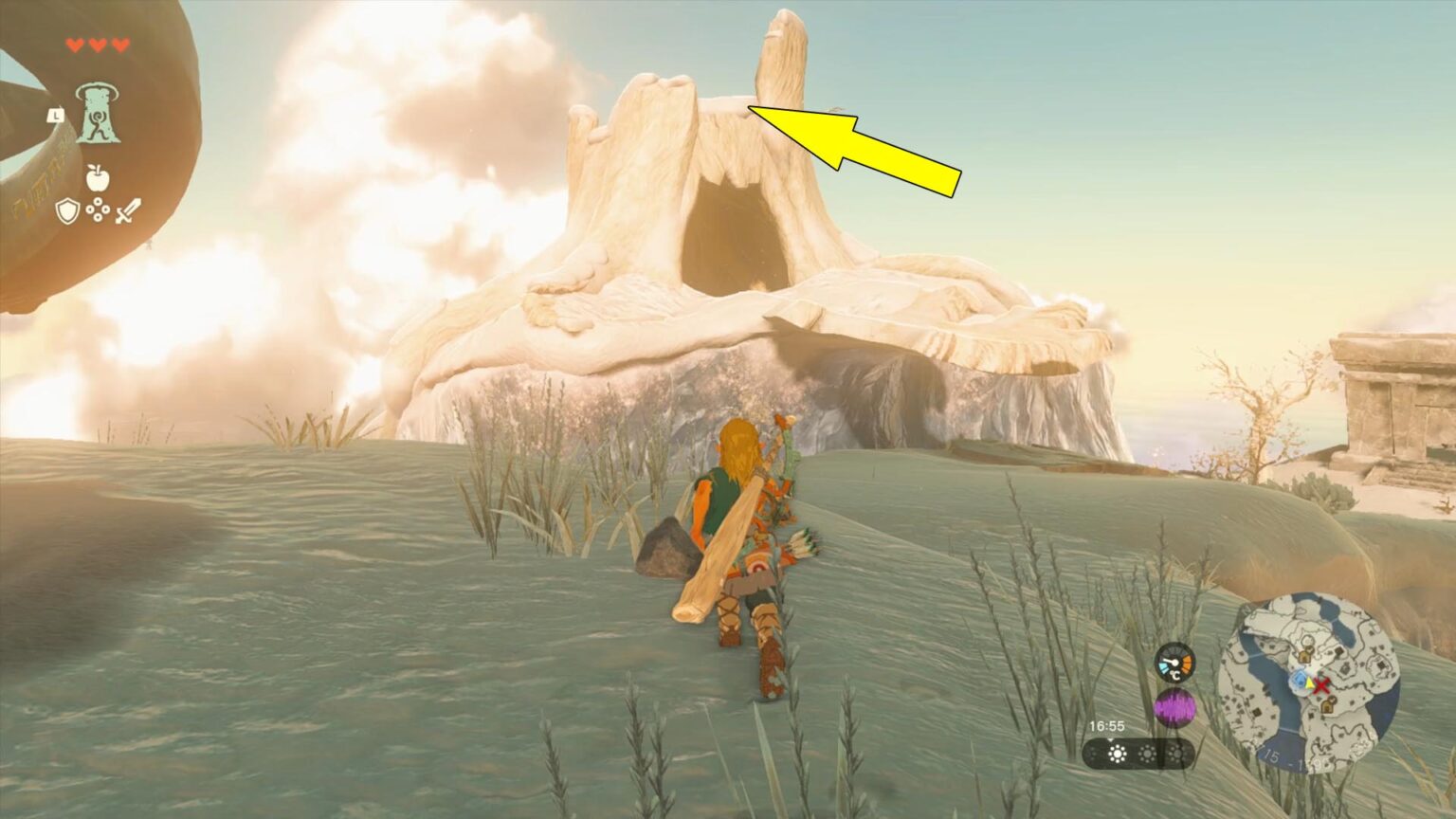Click the upper stable icon on the minimap
Viewport: 1456px width, 819px height.
(1305, 655)
